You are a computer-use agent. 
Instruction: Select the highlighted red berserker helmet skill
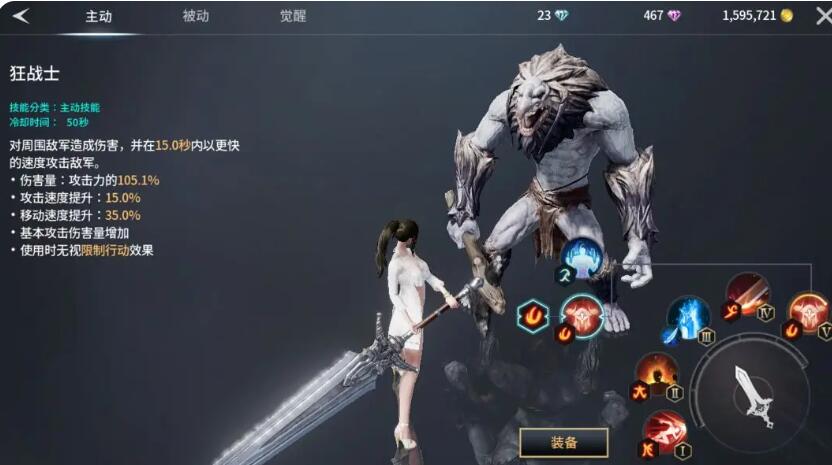point(581,314)
